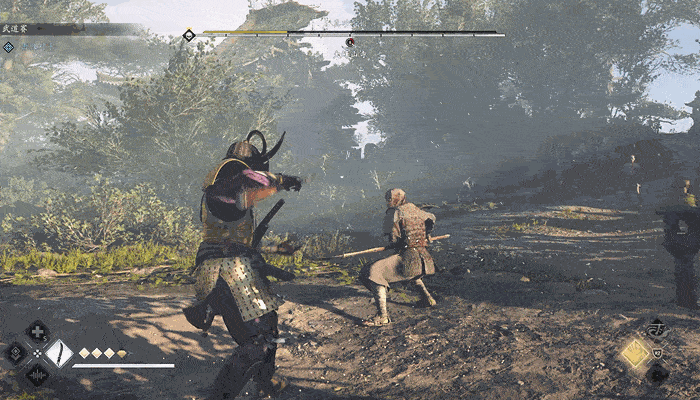Click the diamond marker beside enemy bar
The width and height of the screenshot is (700, 400).
pyautogui.click(x=189, y=35)
